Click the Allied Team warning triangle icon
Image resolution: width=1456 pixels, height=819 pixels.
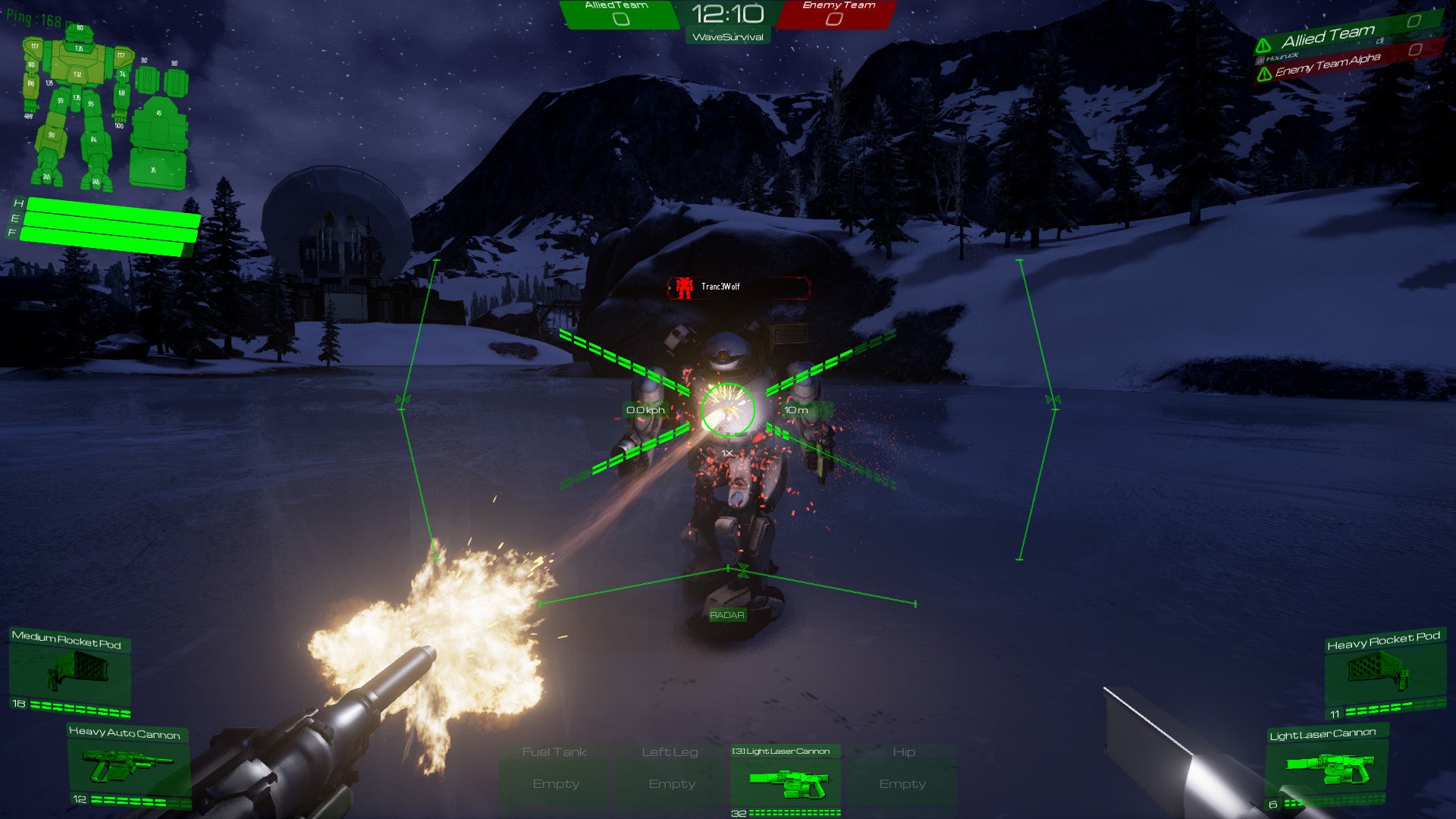1263,45
